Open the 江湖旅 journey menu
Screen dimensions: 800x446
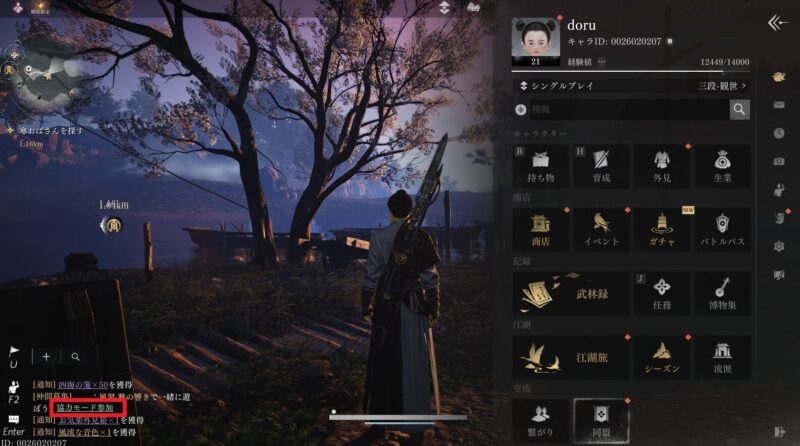click(x=571, y=356)
